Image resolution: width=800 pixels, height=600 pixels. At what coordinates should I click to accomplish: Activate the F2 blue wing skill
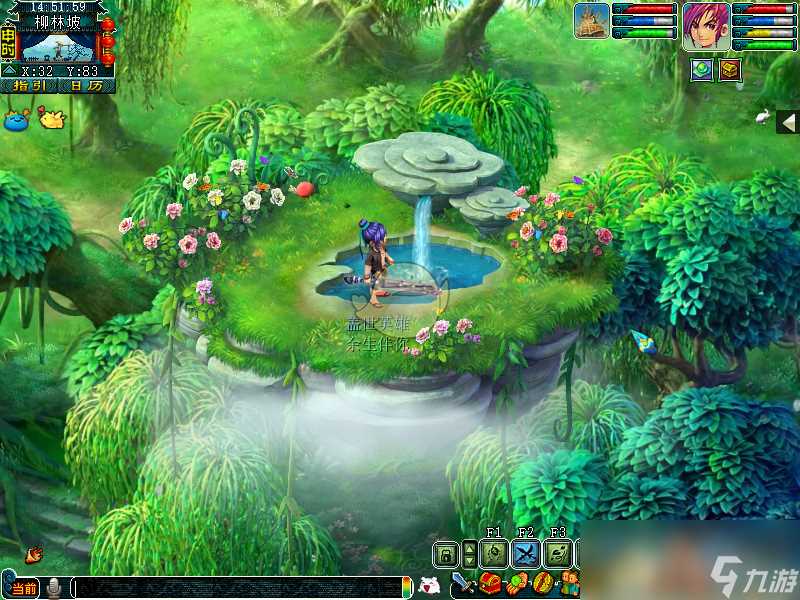pyautogui.click(x=526, y=554)
